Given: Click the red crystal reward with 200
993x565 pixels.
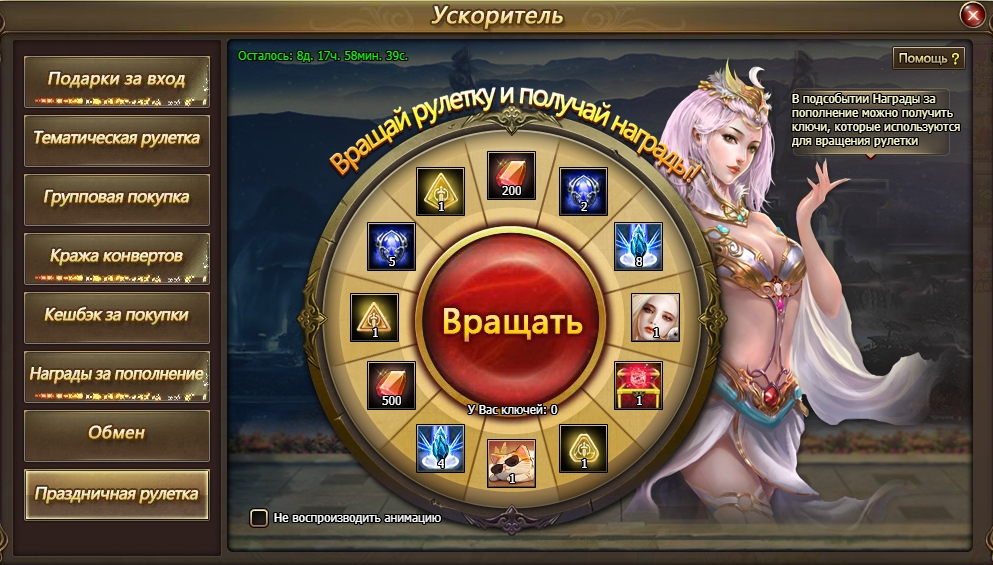Looking at the screenshot, I should tap(511, 176).
